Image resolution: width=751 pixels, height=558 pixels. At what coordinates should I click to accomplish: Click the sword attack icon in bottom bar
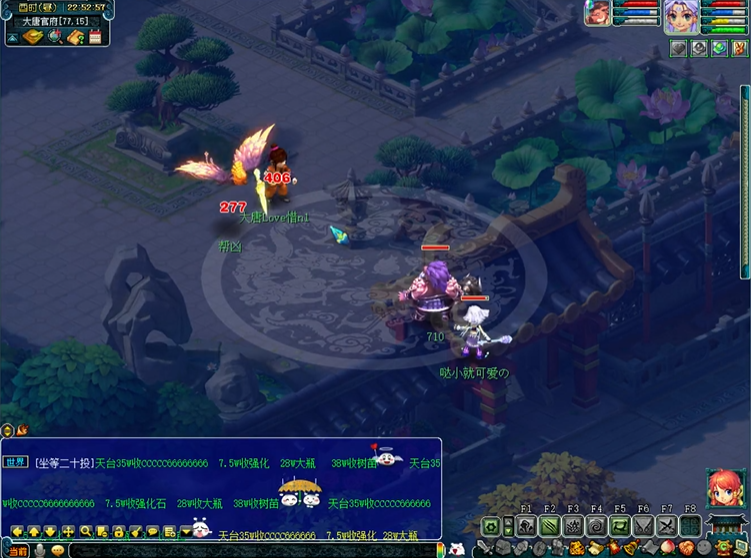pyautogui.click(x=485, y=548)
